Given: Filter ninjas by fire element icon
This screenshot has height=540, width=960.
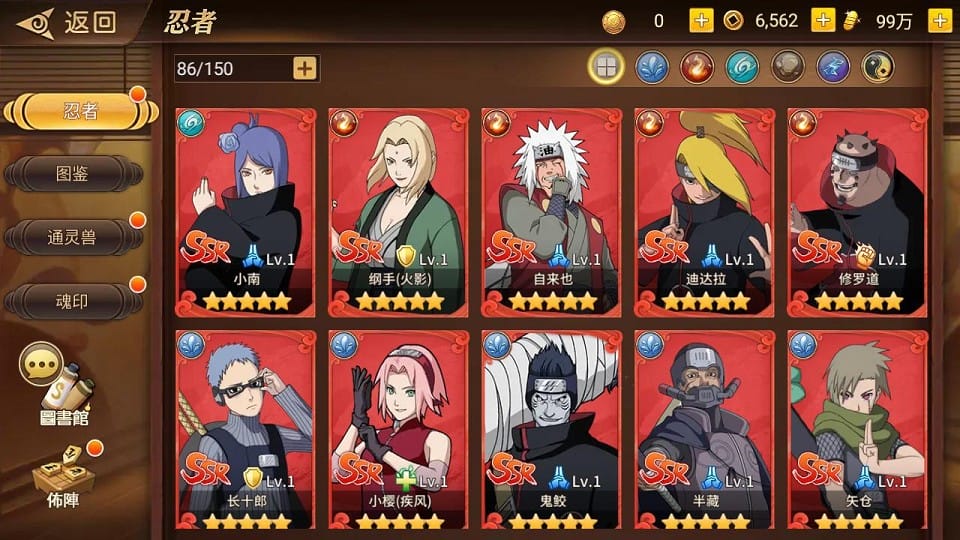Looking at the screenshot, I should (696, 67).
